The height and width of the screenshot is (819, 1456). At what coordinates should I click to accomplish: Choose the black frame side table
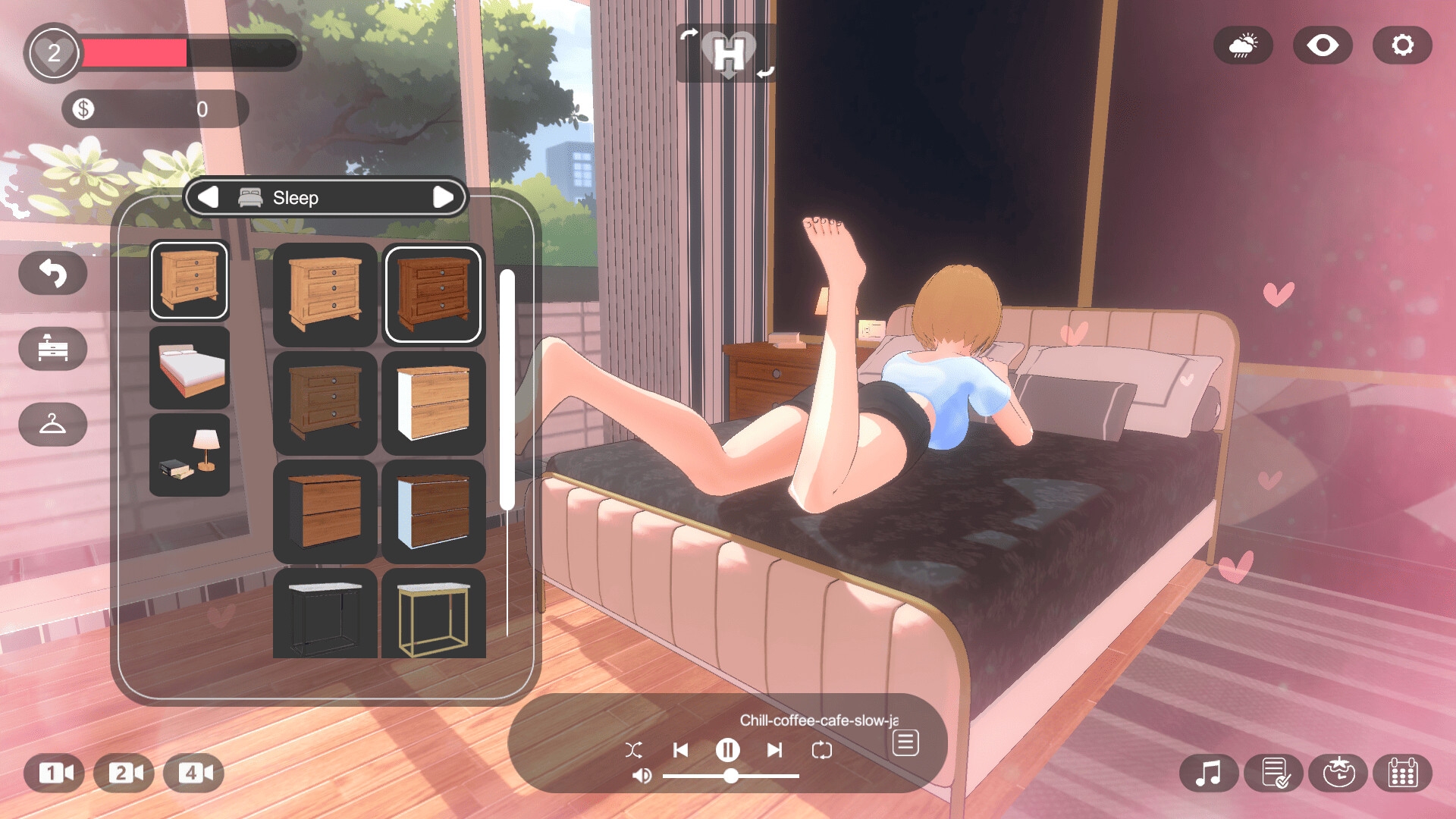[325, 614]
